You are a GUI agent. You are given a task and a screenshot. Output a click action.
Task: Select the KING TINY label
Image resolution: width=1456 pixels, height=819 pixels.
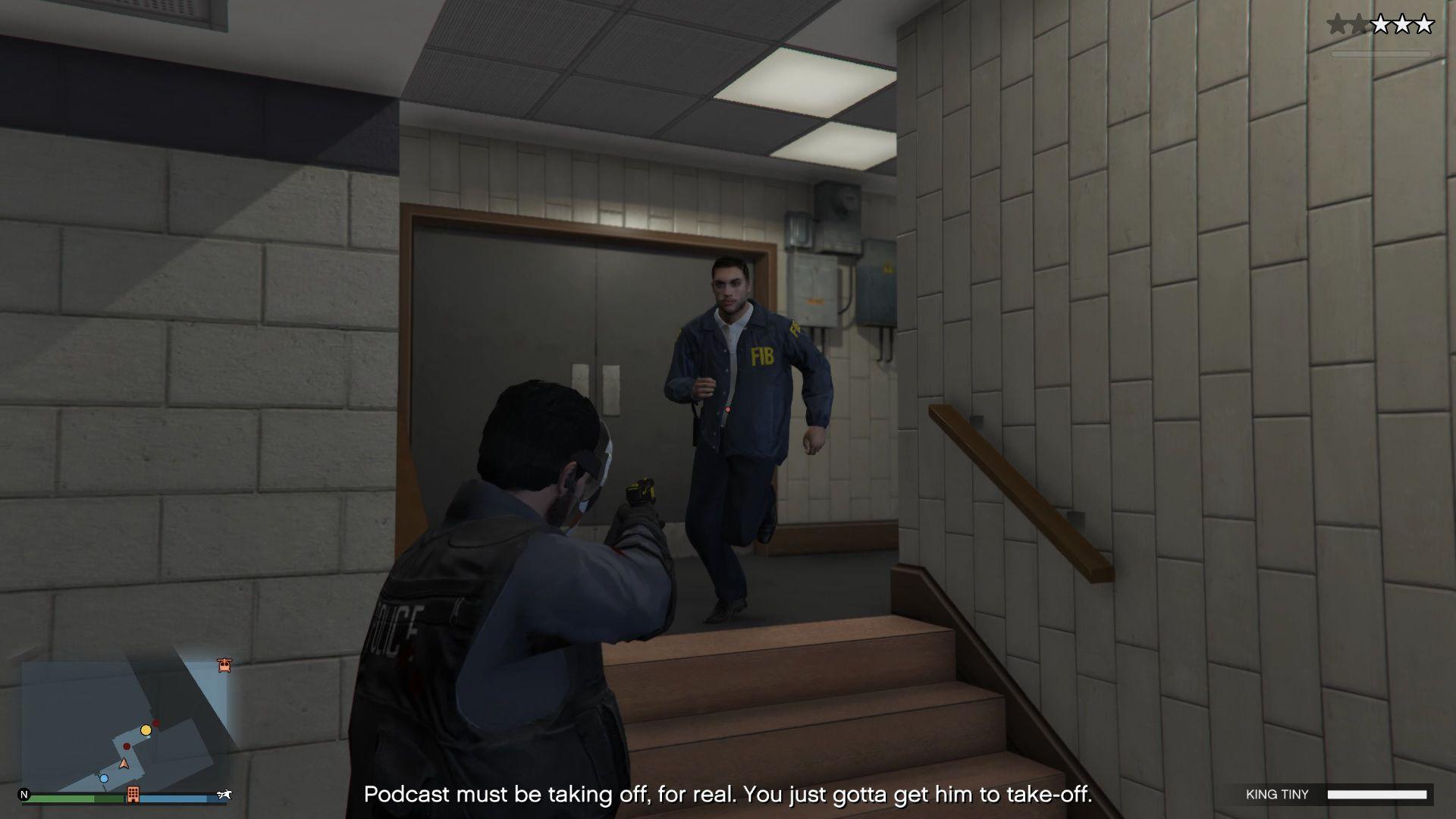[1277, 794]
